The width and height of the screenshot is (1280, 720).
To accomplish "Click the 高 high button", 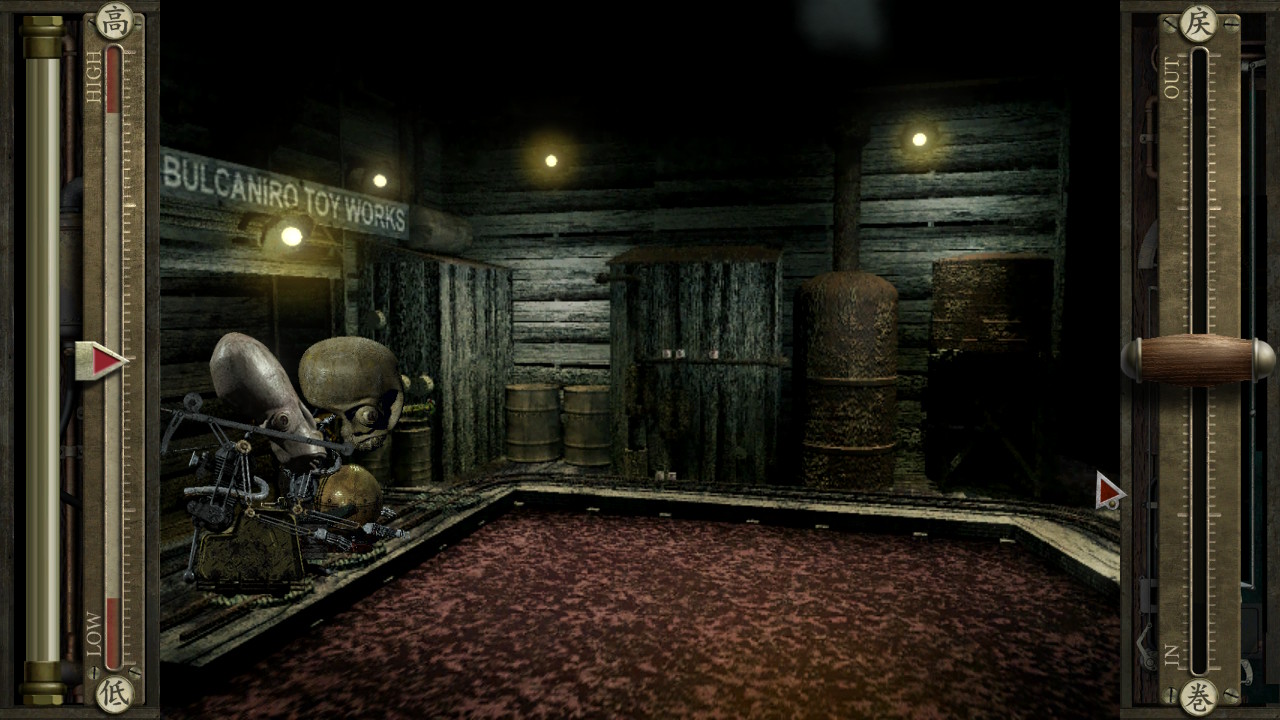I will [x=114, y=20].
